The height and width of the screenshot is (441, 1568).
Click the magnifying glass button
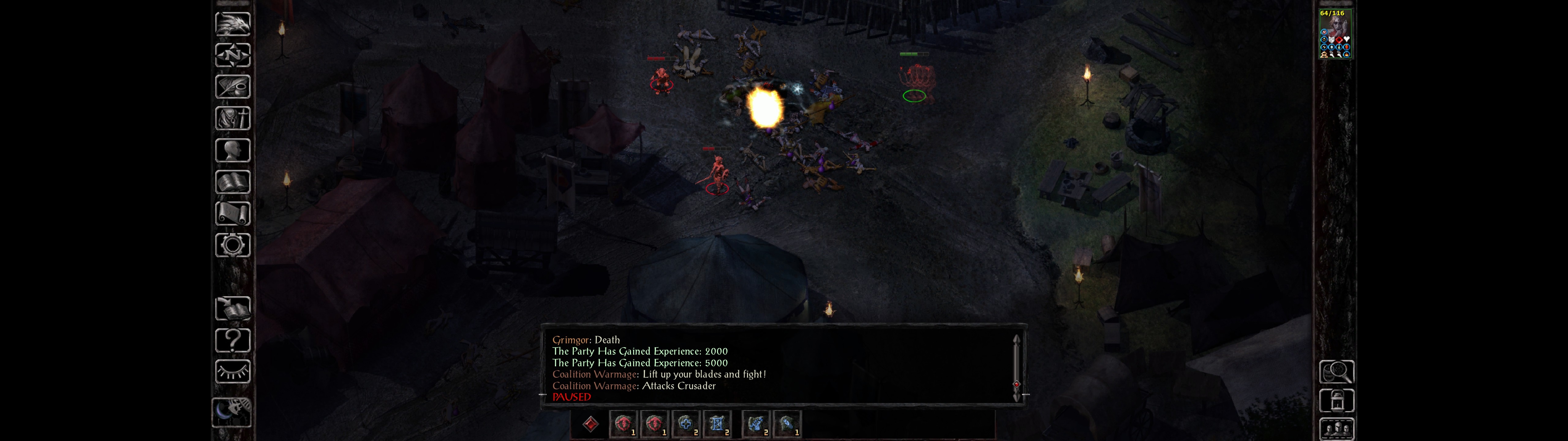click(1336, 371)
